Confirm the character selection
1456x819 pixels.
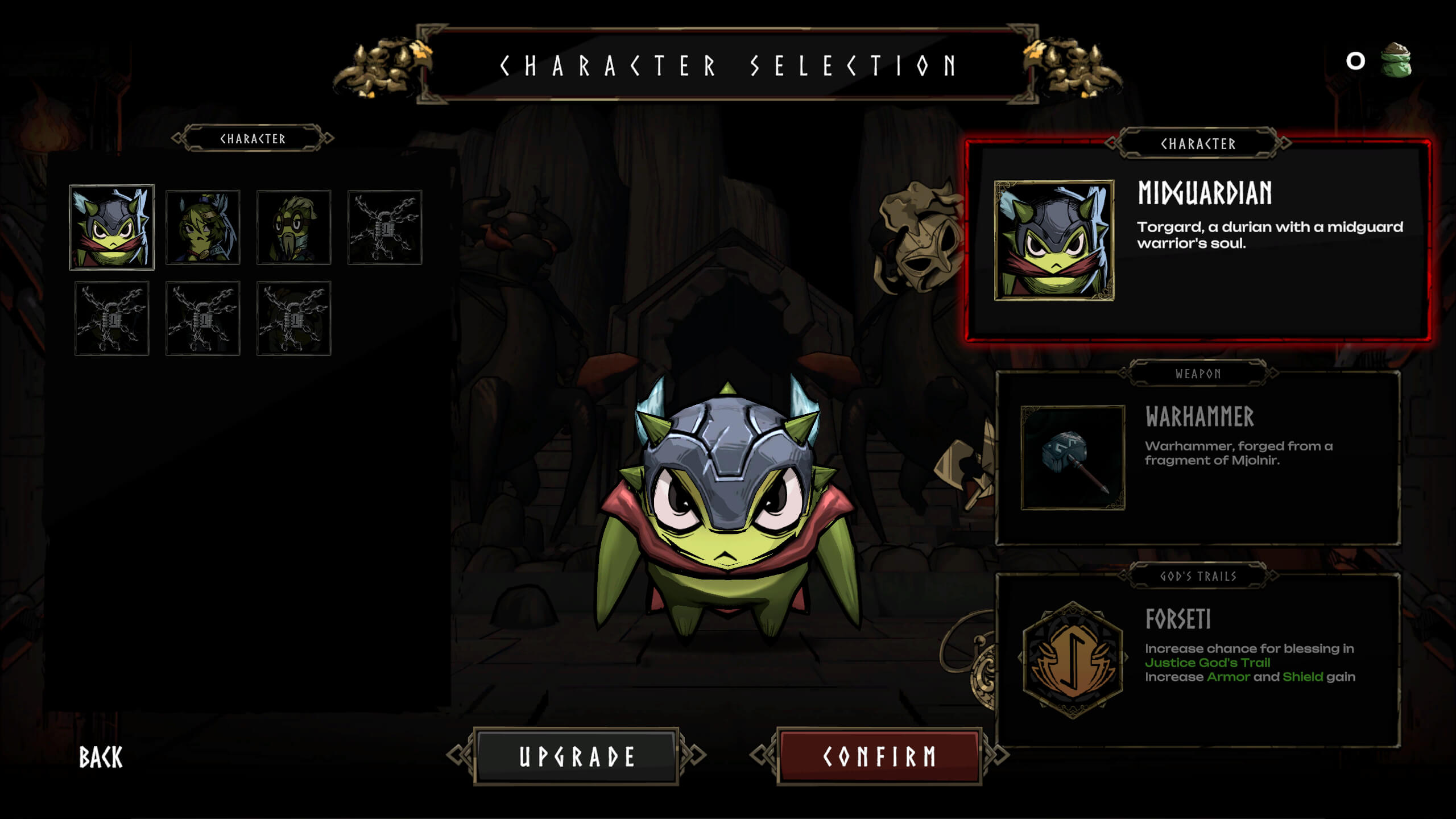click(879, 756)
